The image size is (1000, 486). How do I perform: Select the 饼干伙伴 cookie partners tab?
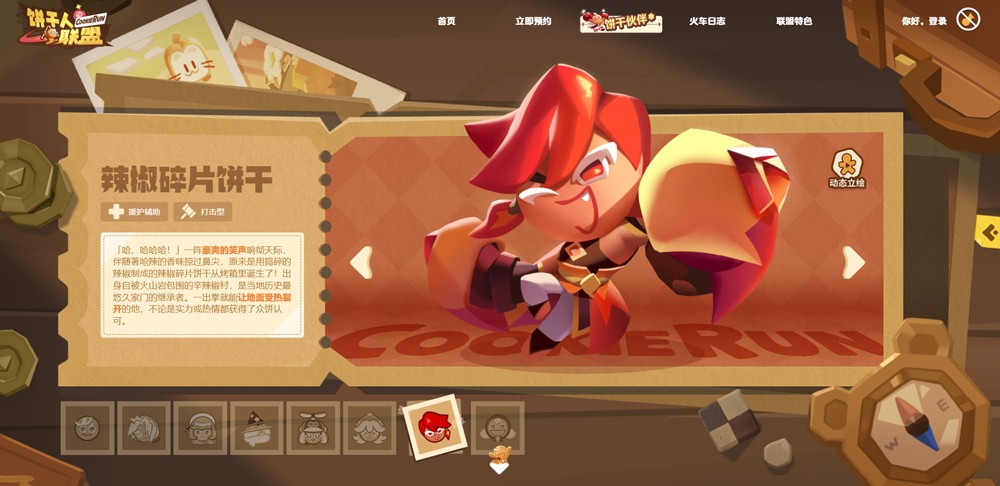coord(621,21)
